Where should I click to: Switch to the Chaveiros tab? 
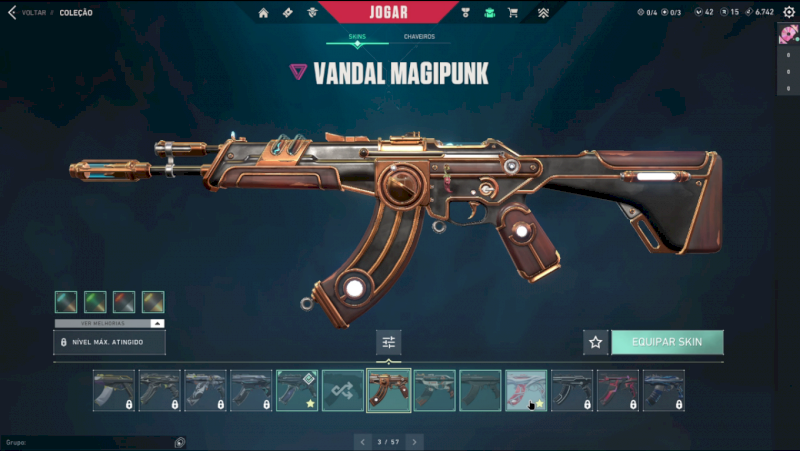point(419,37)
